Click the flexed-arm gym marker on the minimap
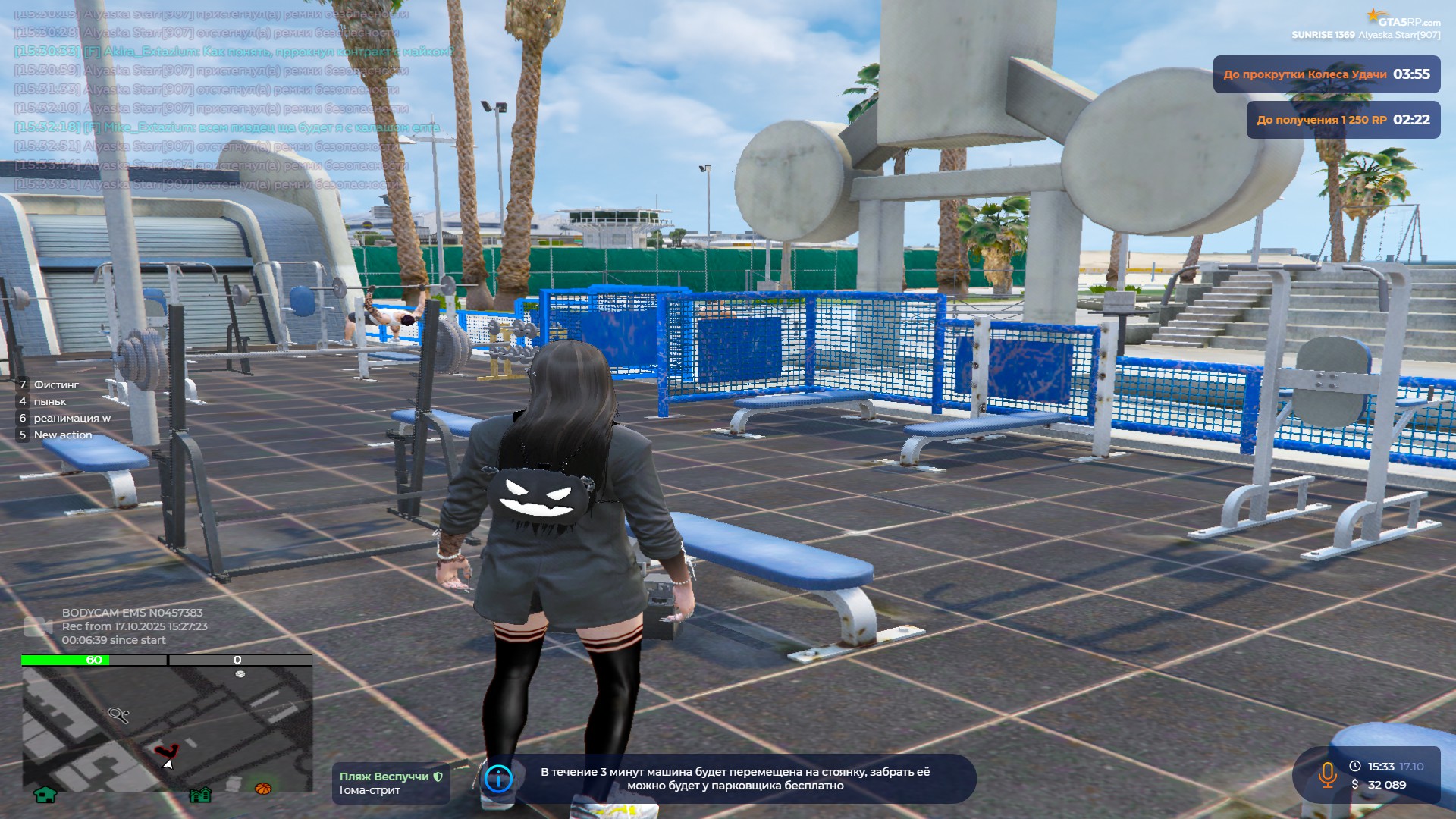 166,751
